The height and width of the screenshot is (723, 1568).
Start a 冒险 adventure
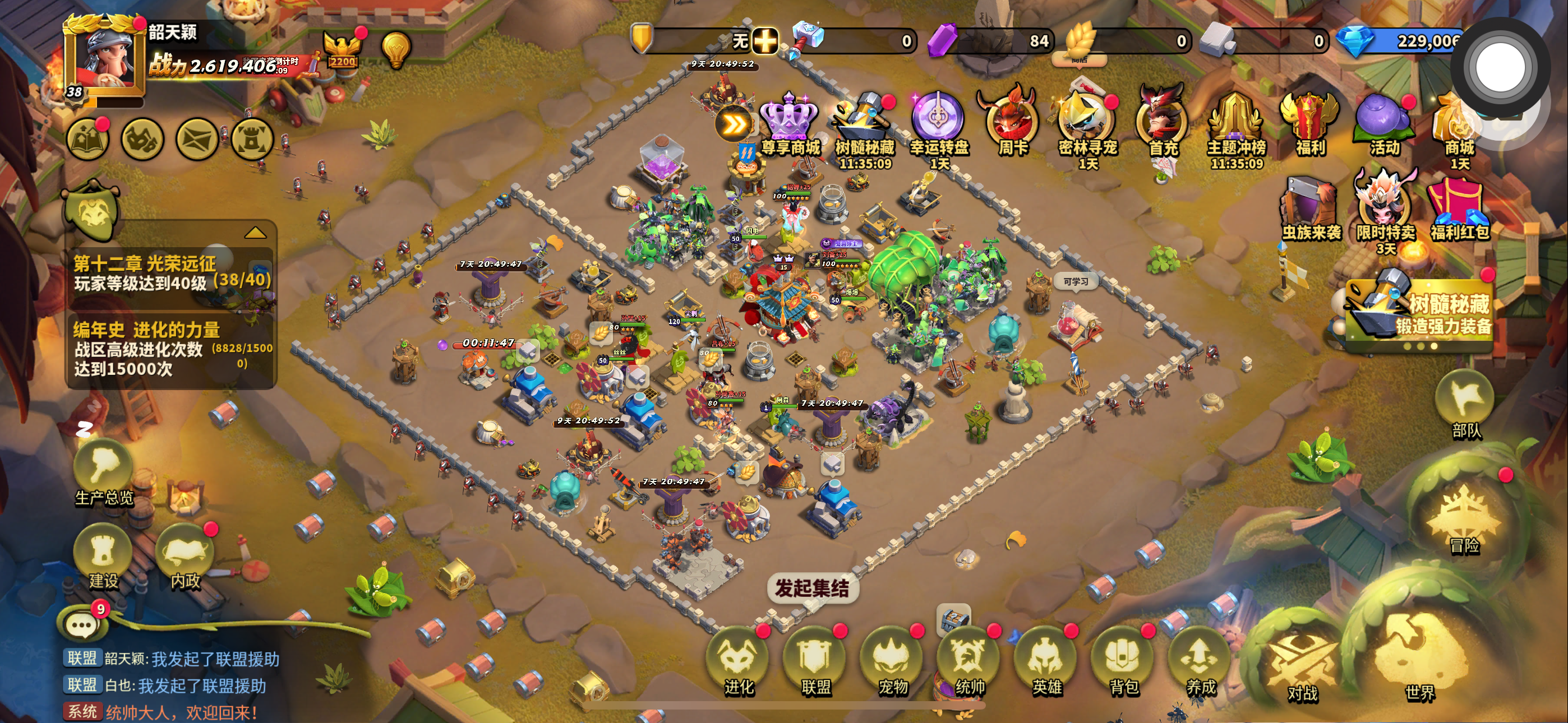(x=1463, y=517)
